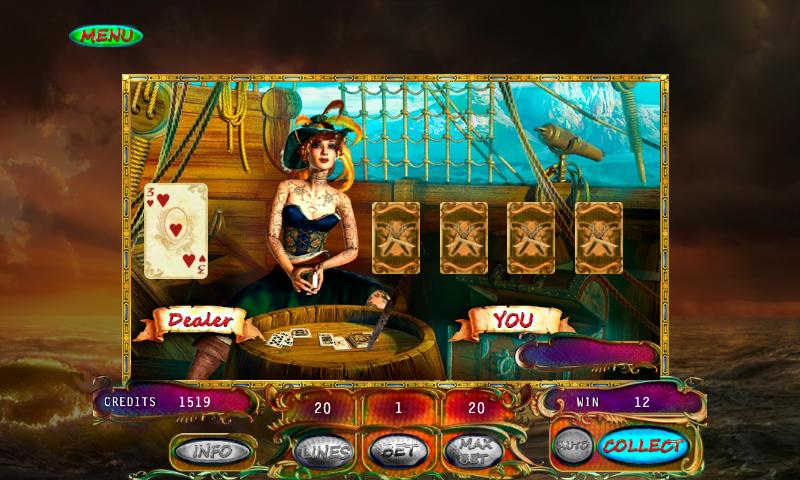Image resolution: width=800 pixels, height=480 pixels.
Task: Change the bet with Bet button
Action: coord(398,451)
